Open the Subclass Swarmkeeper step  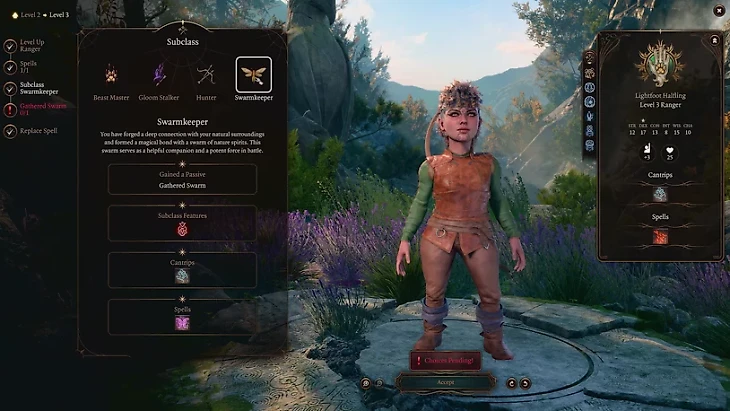point(40,88)
